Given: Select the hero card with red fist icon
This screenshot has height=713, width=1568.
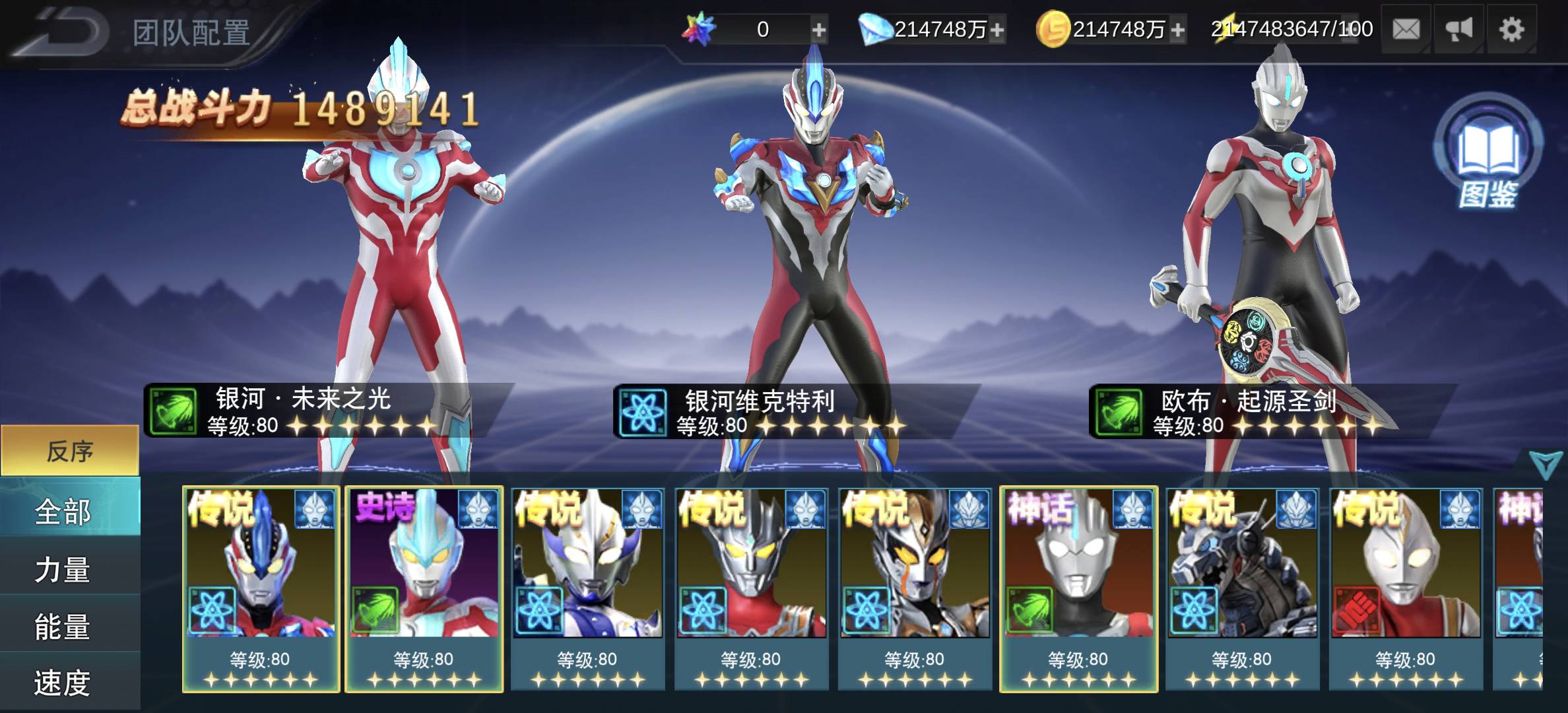Looking at the screenshot, I should tap(1406, 588).
